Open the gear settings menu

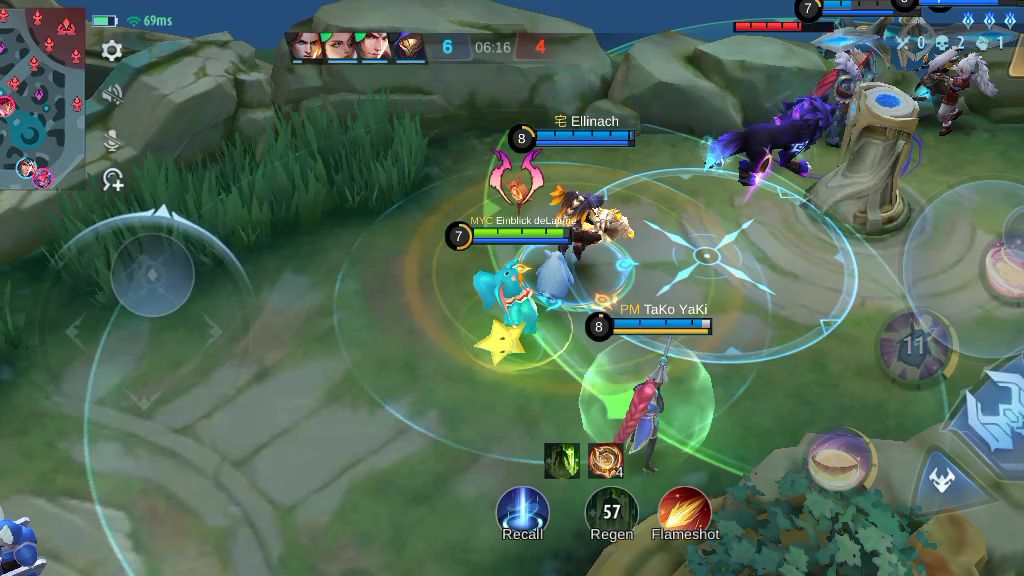112,50
